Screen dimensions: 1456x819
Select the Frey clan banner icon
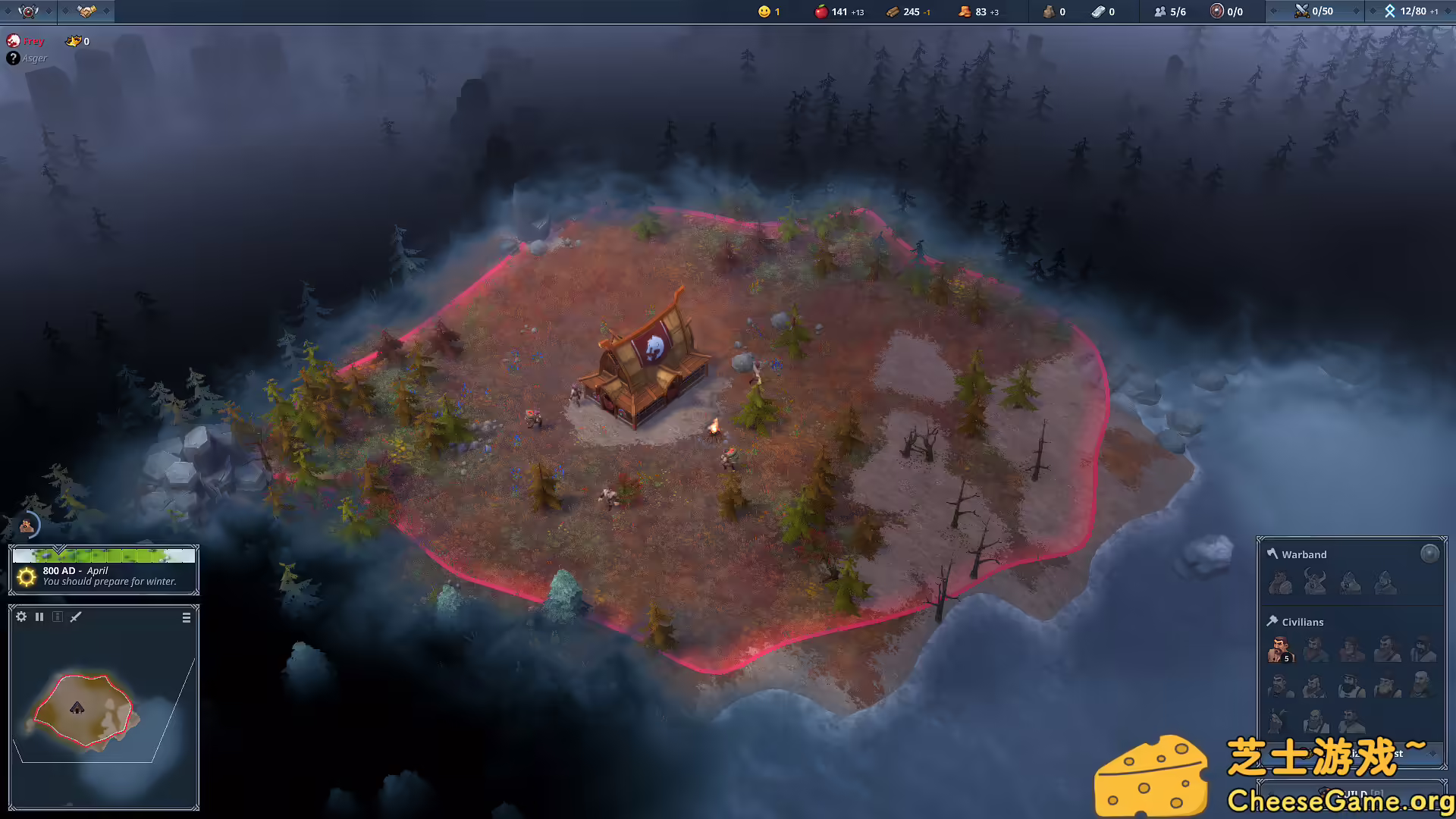(x=14, y=41)
